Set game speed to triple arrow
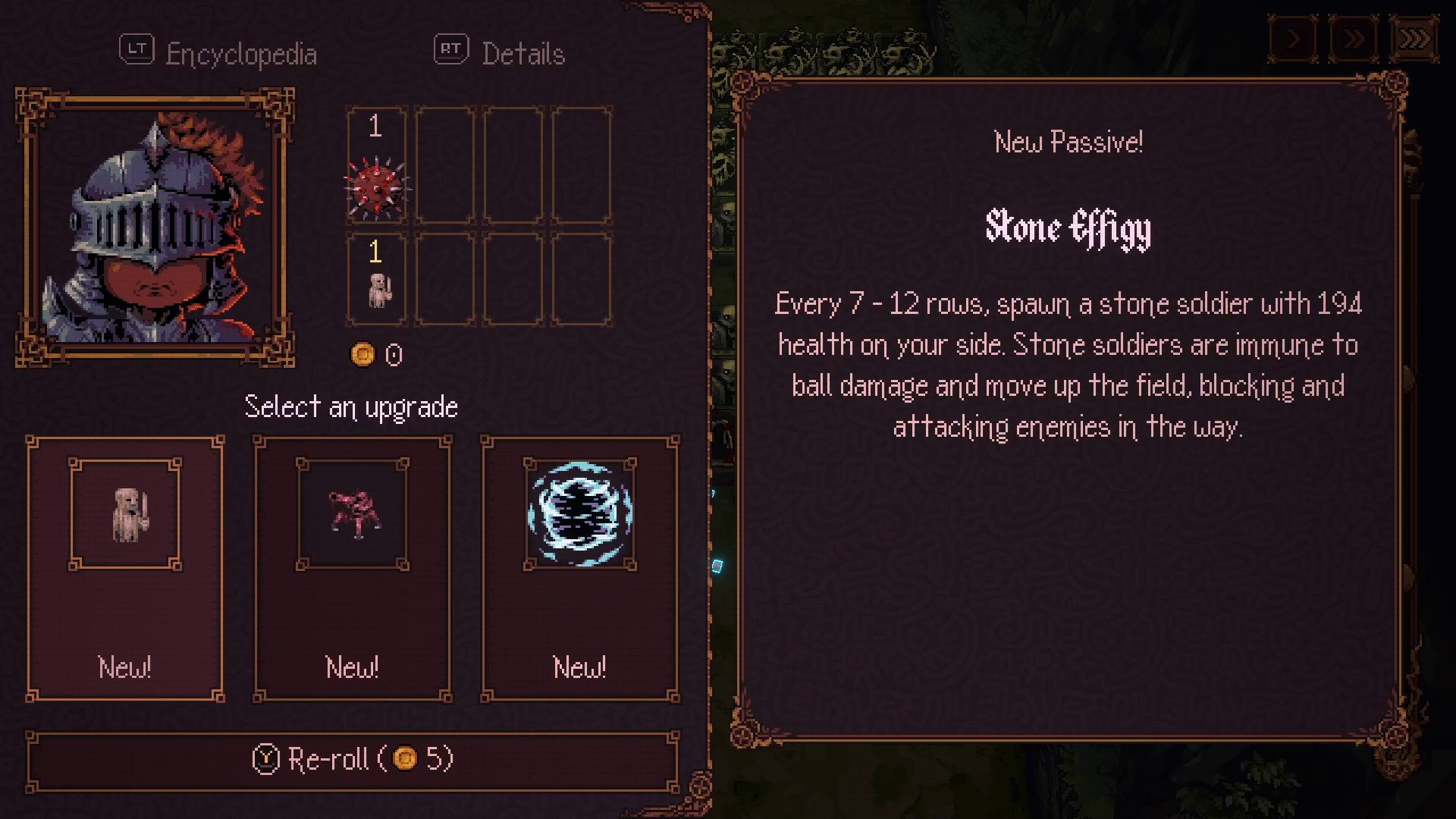This screenshot has height=819, width=1456. (1414, 39)
